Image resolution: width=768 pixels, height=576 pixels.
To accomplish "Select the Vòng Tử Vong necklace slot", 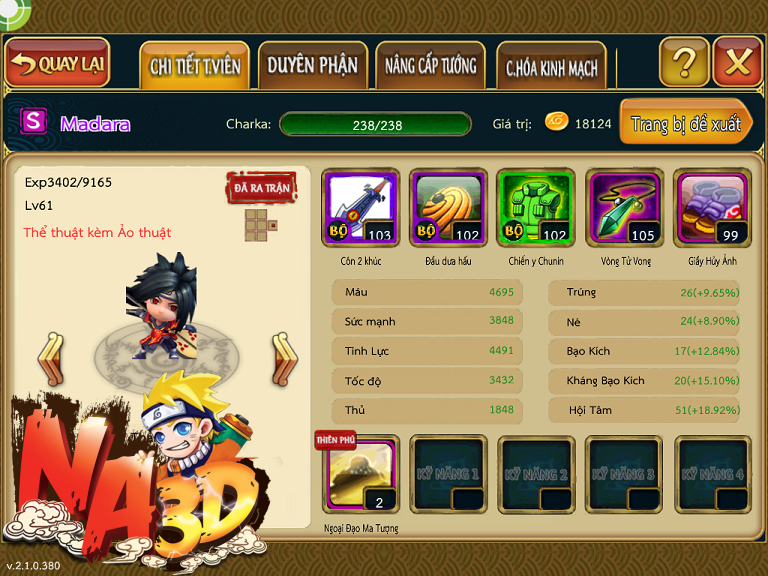I will pyautogui.click(x=625, y=207).
